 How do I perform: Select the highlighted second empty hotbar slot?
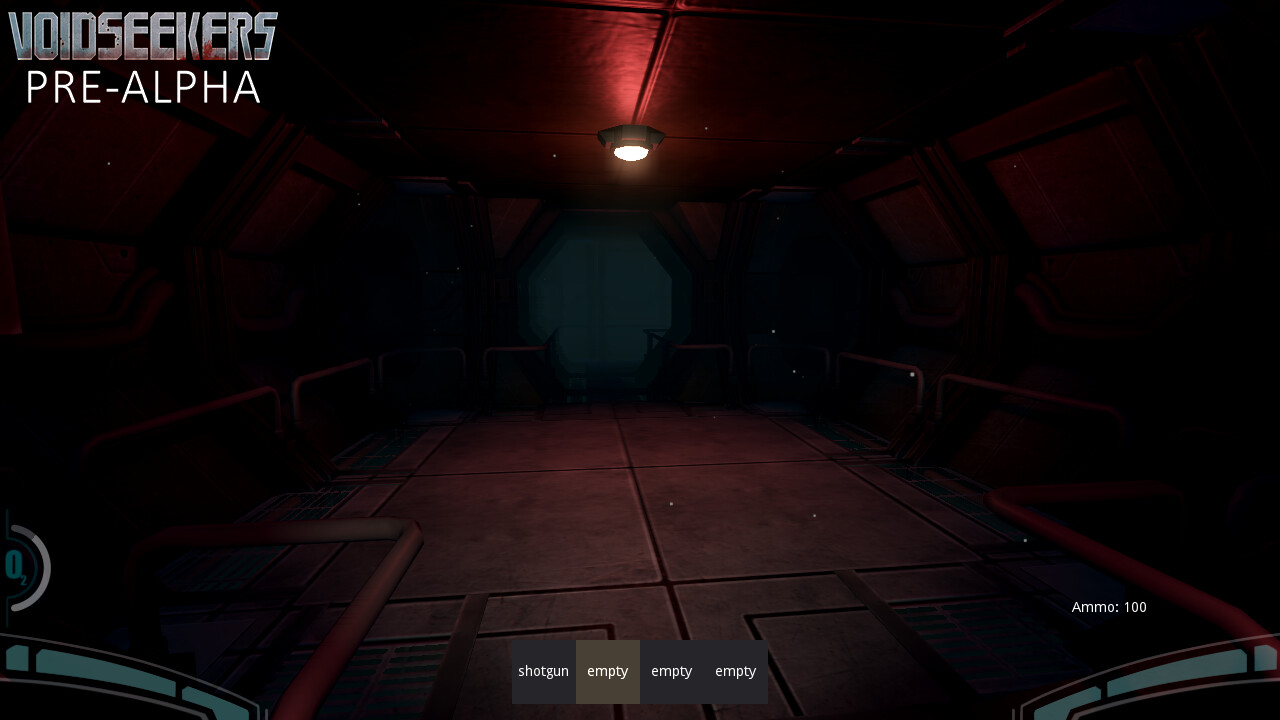pyautogui.click(x=607, y=671)
